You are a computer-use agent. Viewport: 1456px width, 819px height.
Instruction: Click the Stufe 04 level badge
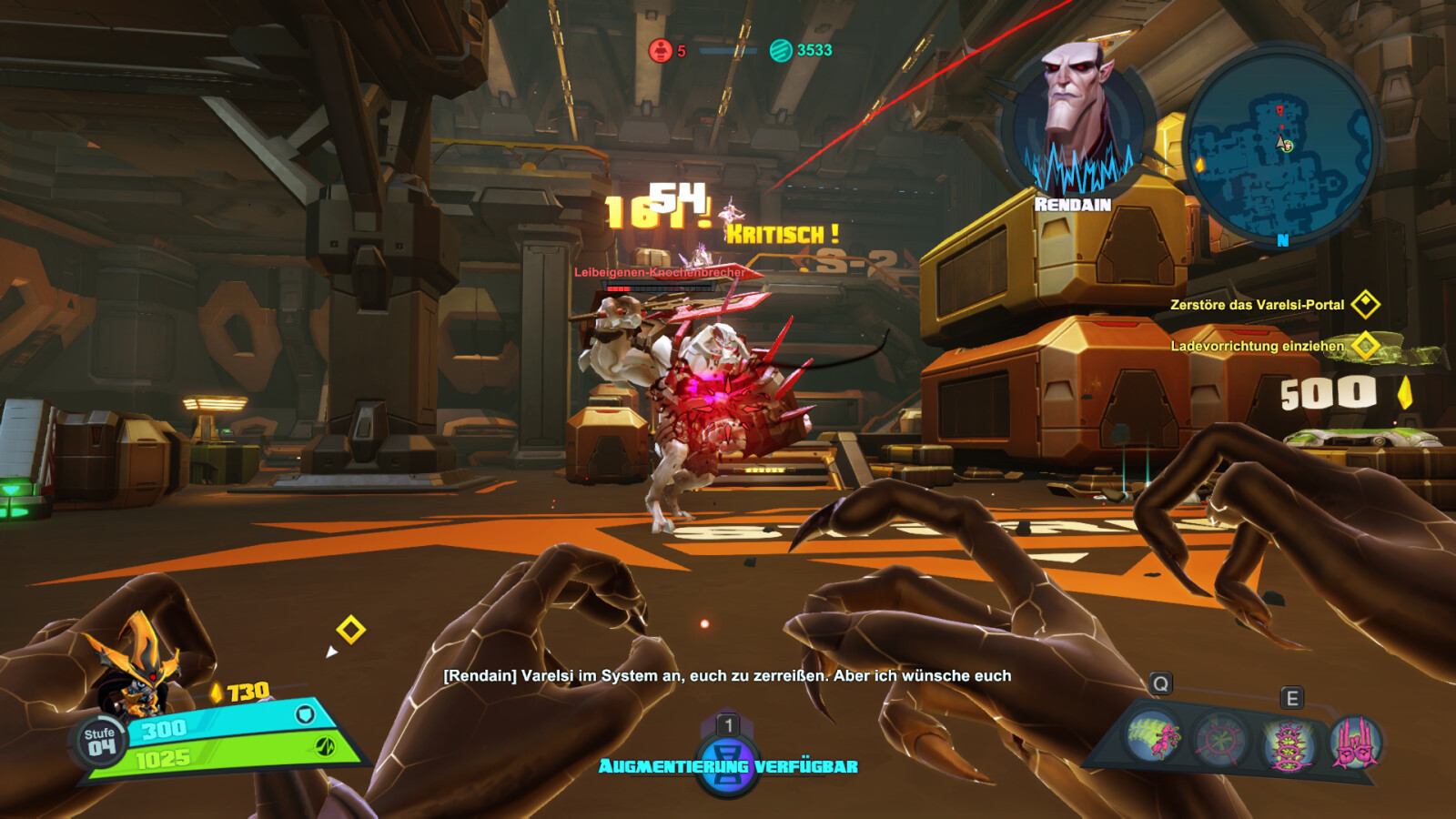click(100, 742)
